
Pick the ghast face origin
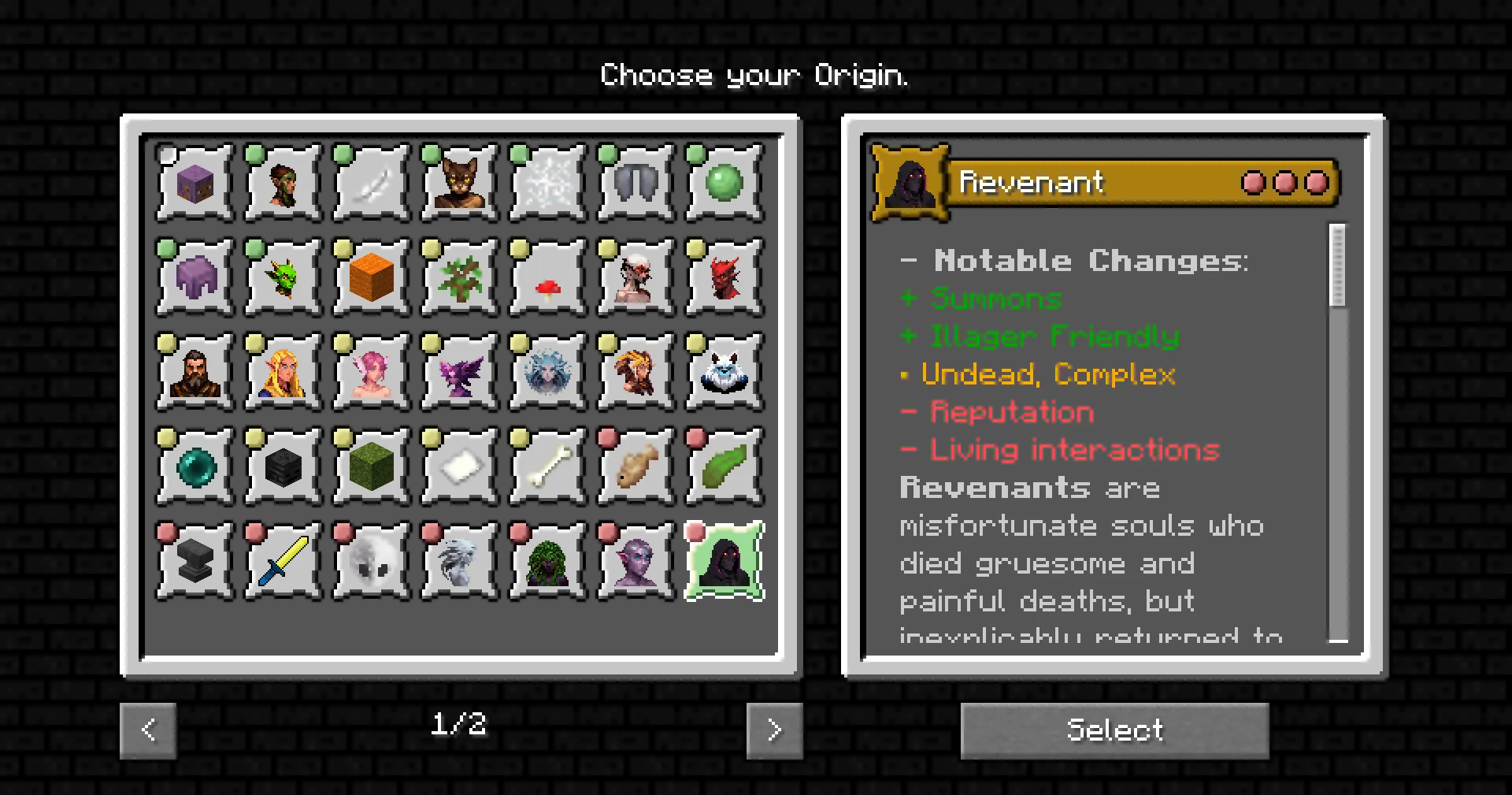(370, 559)
